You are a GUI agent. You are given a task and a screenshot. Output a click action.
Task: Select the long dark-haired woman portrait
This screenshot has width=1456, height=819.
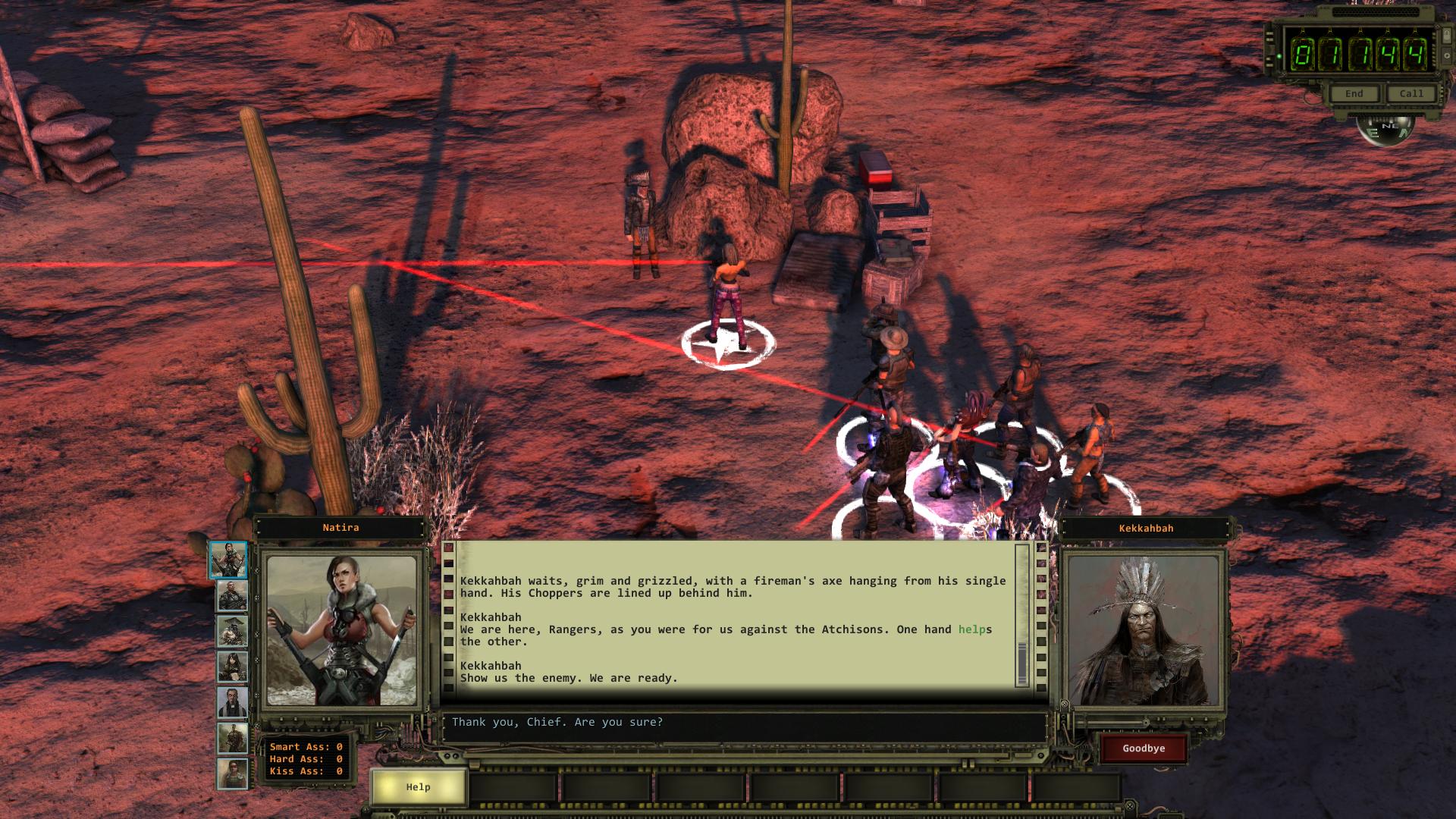point(232,667)
